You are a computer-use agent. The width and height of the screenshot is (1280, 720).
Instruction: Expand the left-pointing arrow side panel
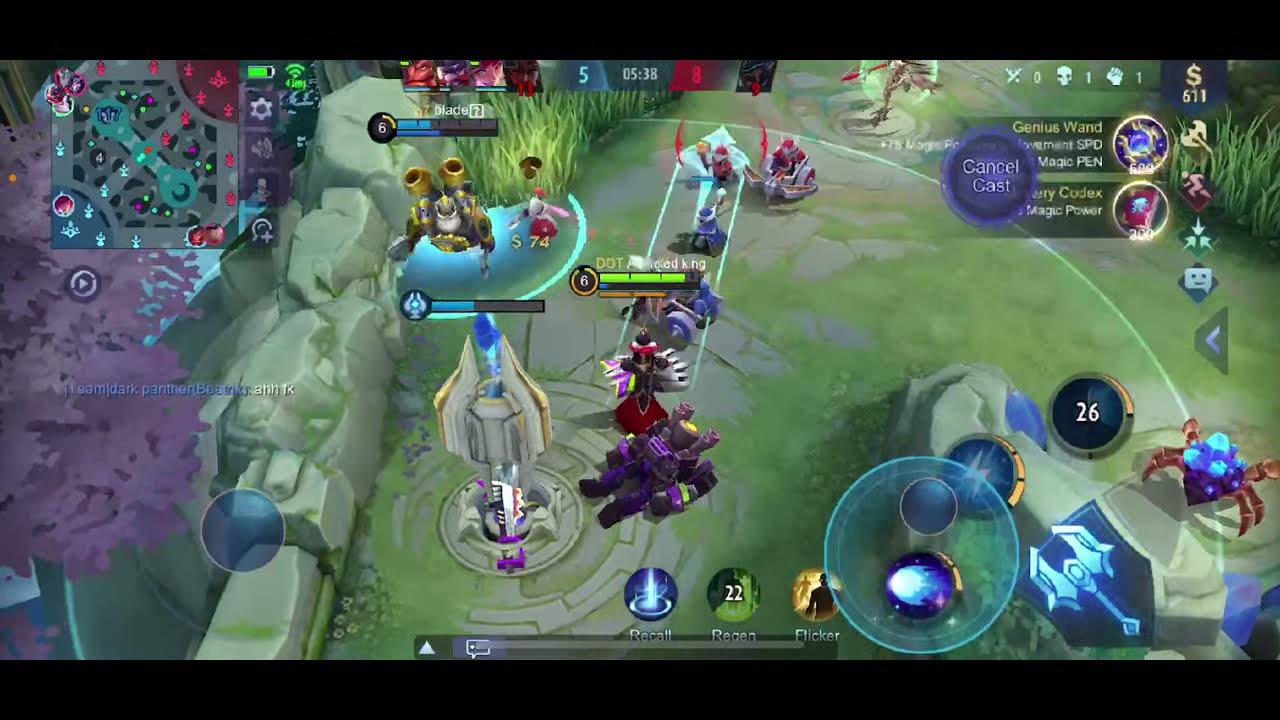1213,341
